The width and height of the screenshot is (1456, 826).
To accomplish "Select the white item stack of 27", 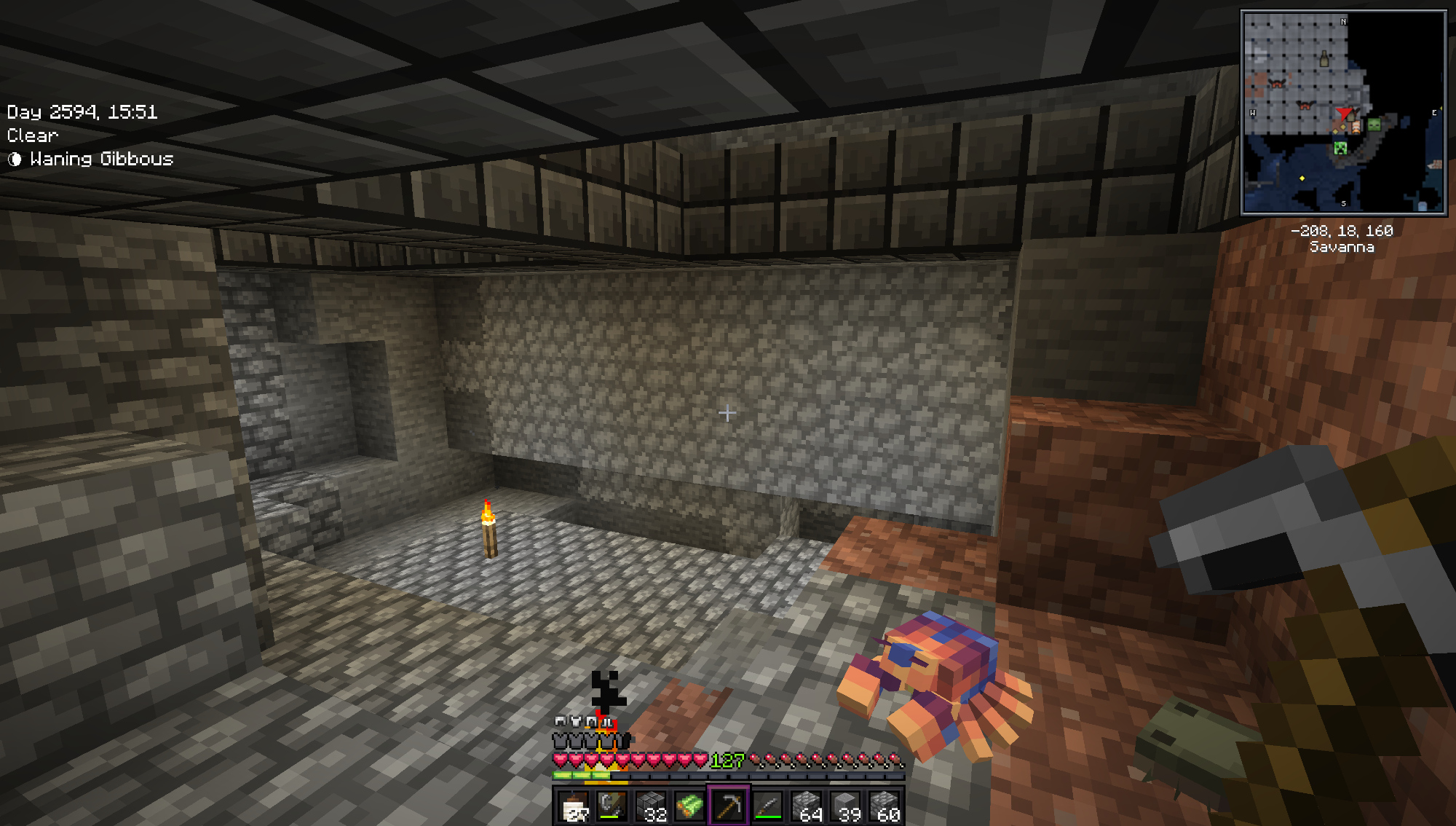I will [574, 806].
